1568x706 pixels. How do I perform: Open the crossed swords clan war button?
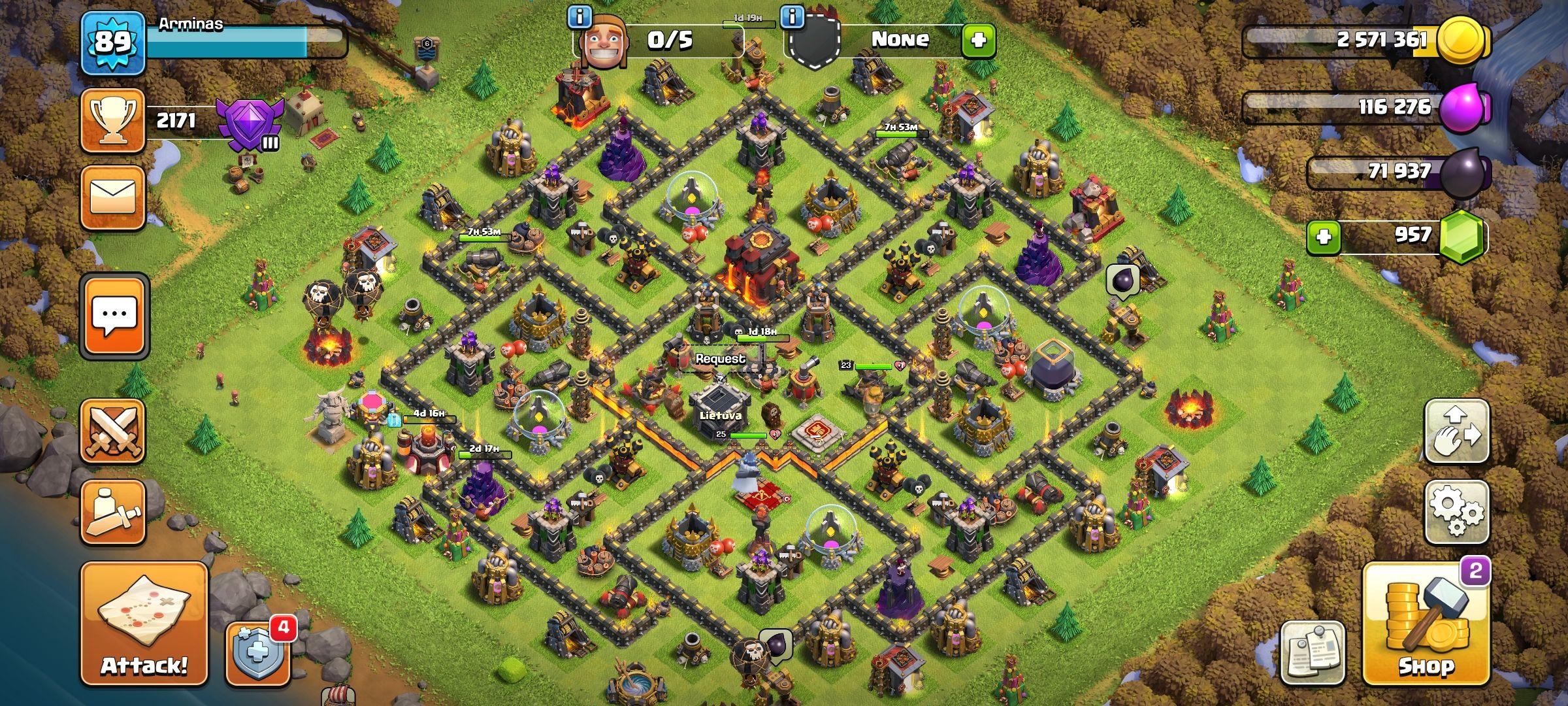click(112, 431)
